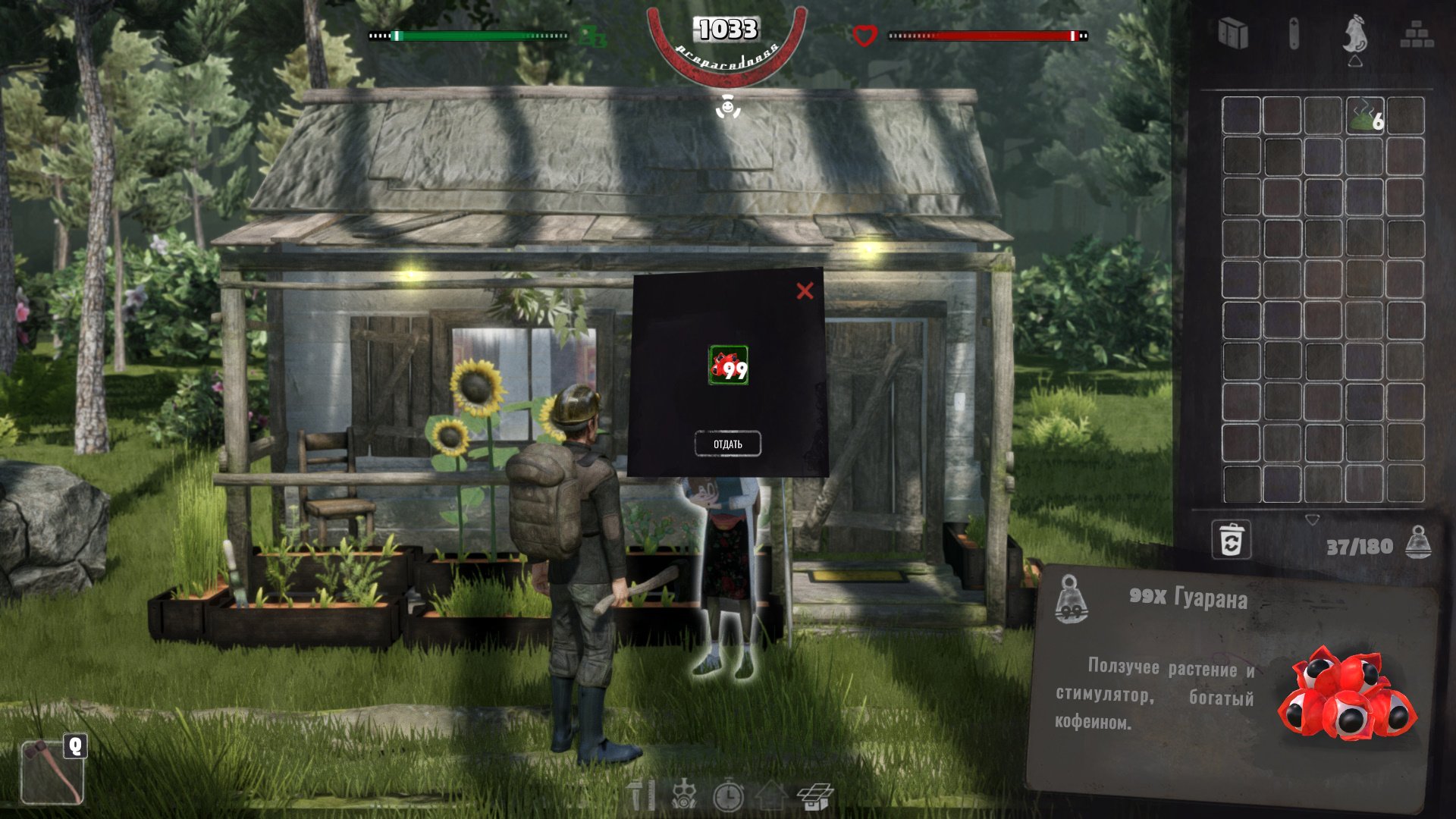Image resolution: width=1456 pixels, height=819 pixels.
Task: Open the gas mask equipment menu
Action: (x=684, y=795)
